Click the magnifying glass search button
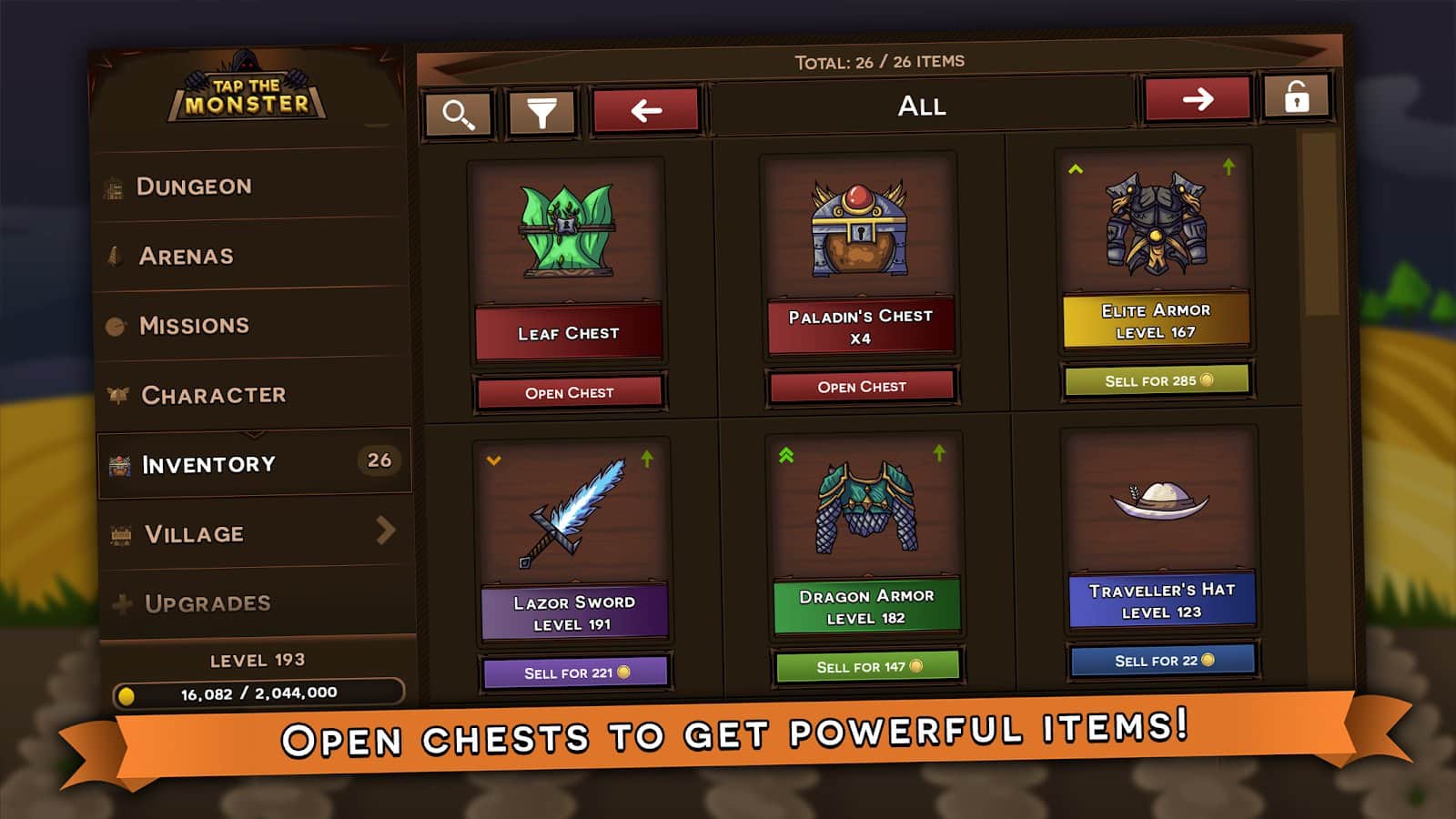This screenshot has height=819, width=1456. [458, 115]
